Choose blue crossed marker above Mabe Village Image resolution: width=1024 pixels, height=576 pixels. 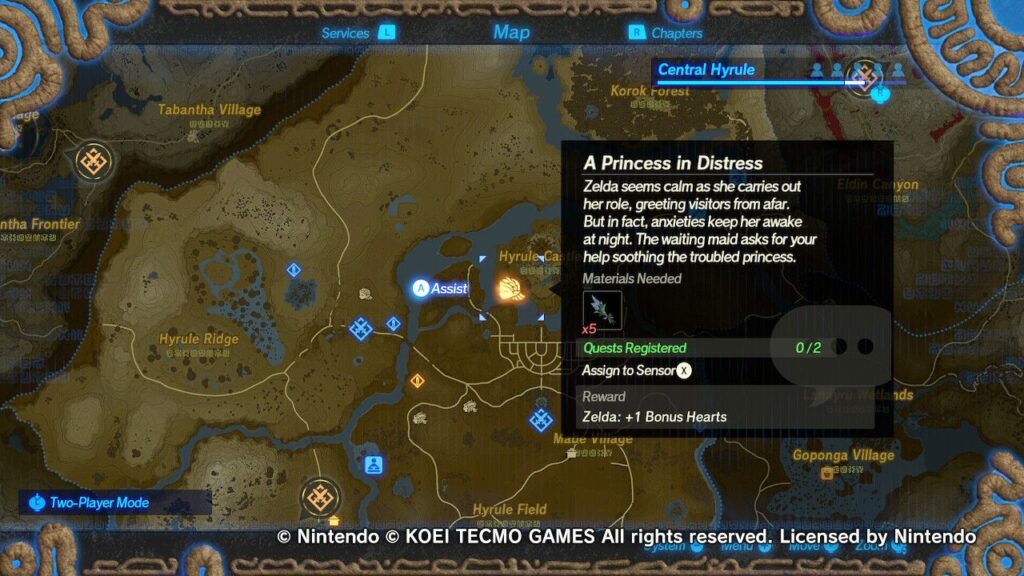[x=541, y=419]
